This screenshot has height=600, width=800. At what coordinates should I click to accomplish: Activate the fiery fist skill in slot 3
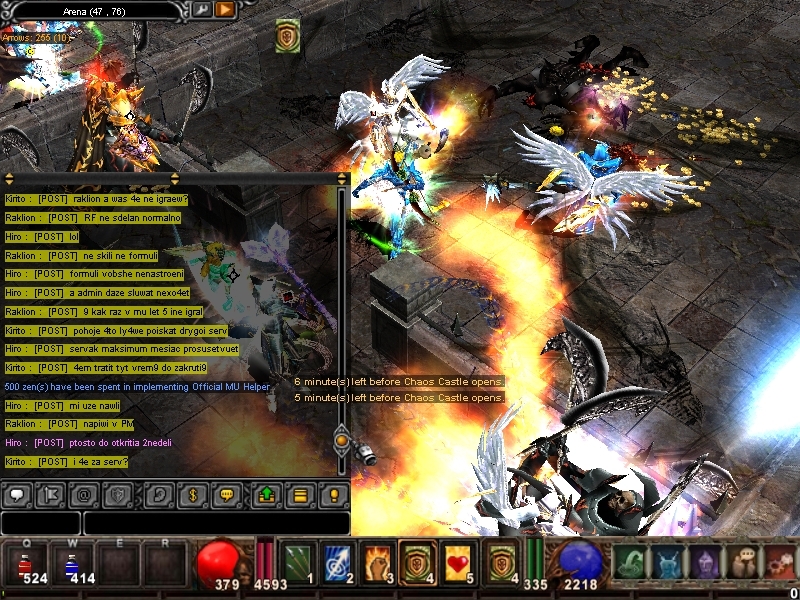376,563
